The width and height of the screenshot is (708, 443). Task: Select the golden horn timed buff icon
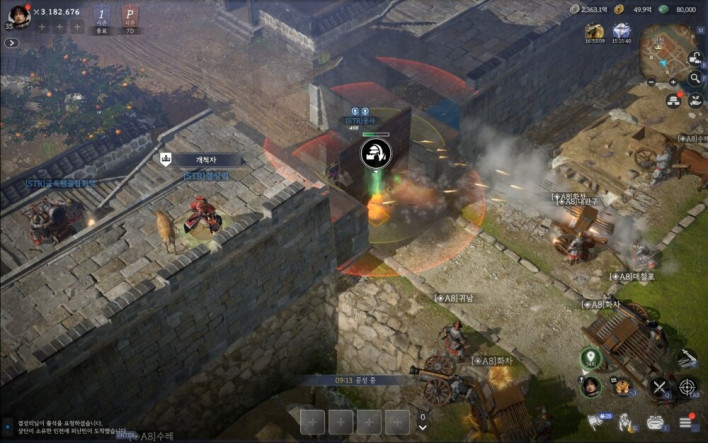point(593,30)
